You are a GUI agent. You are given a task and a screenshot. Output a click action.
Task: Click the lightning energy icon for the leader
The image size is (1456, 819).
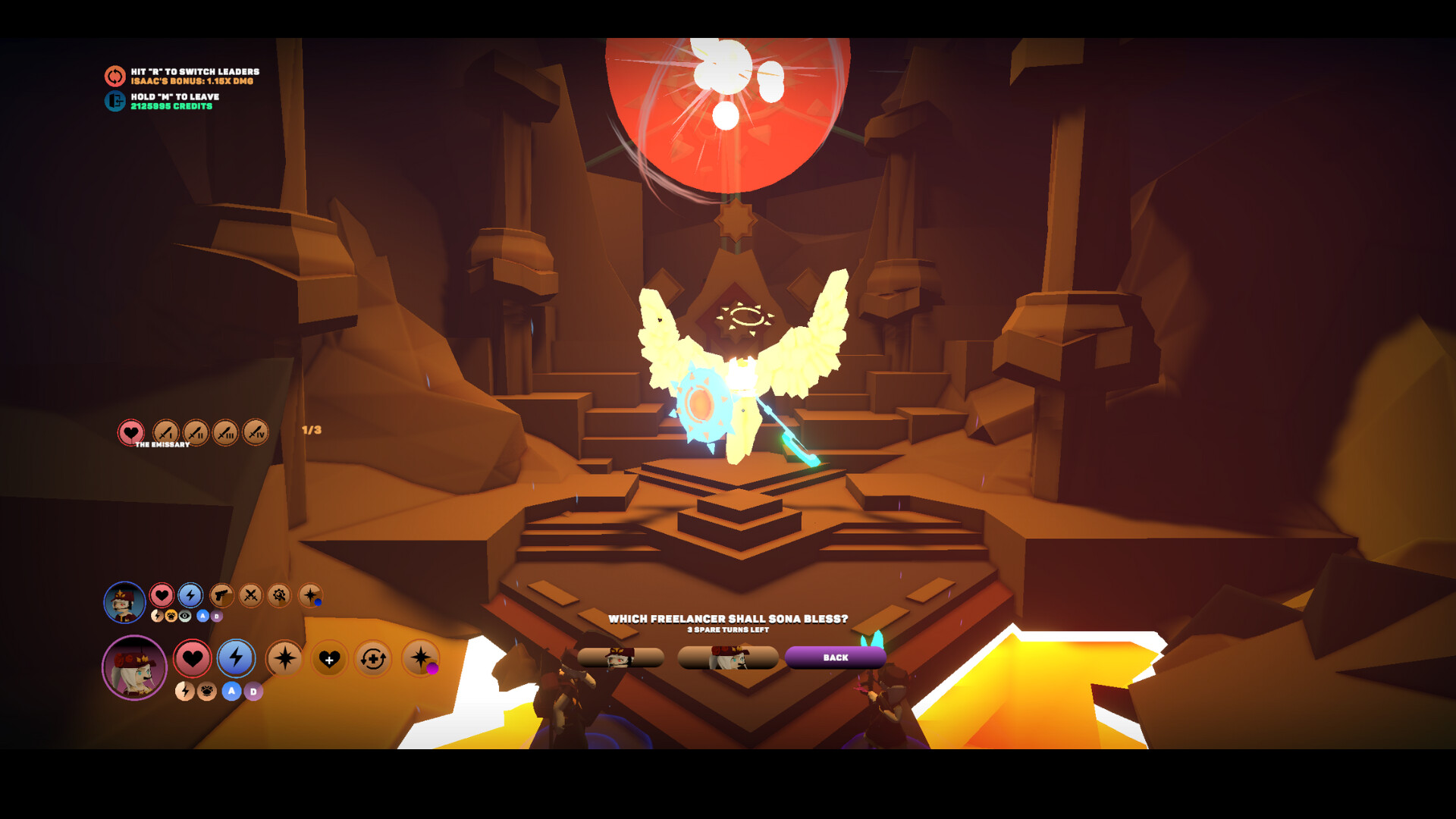point(236,660)
